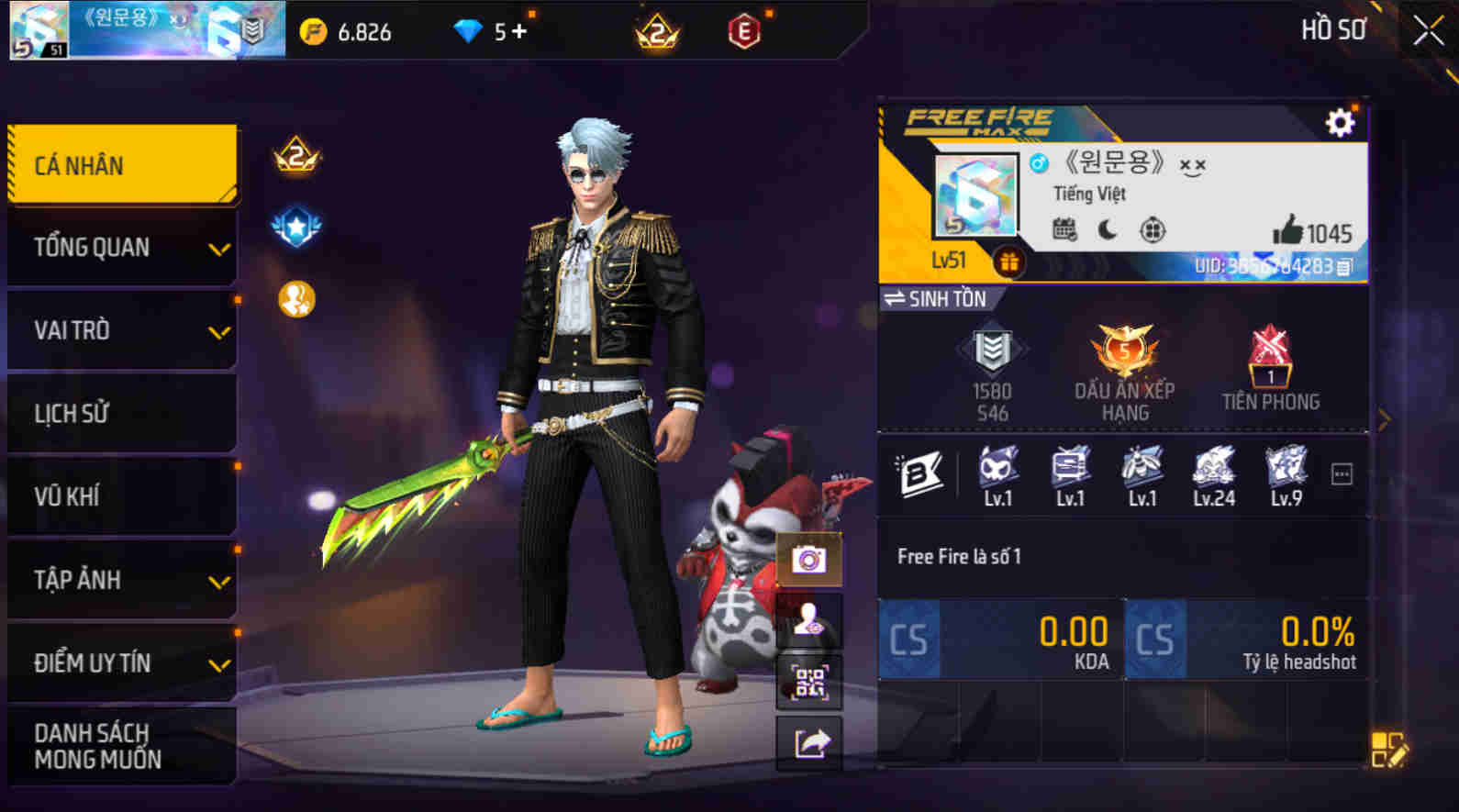Toggle the calendar check-in indicator
Screen dimensions: 1459x812
click(x=1062, y=232)
